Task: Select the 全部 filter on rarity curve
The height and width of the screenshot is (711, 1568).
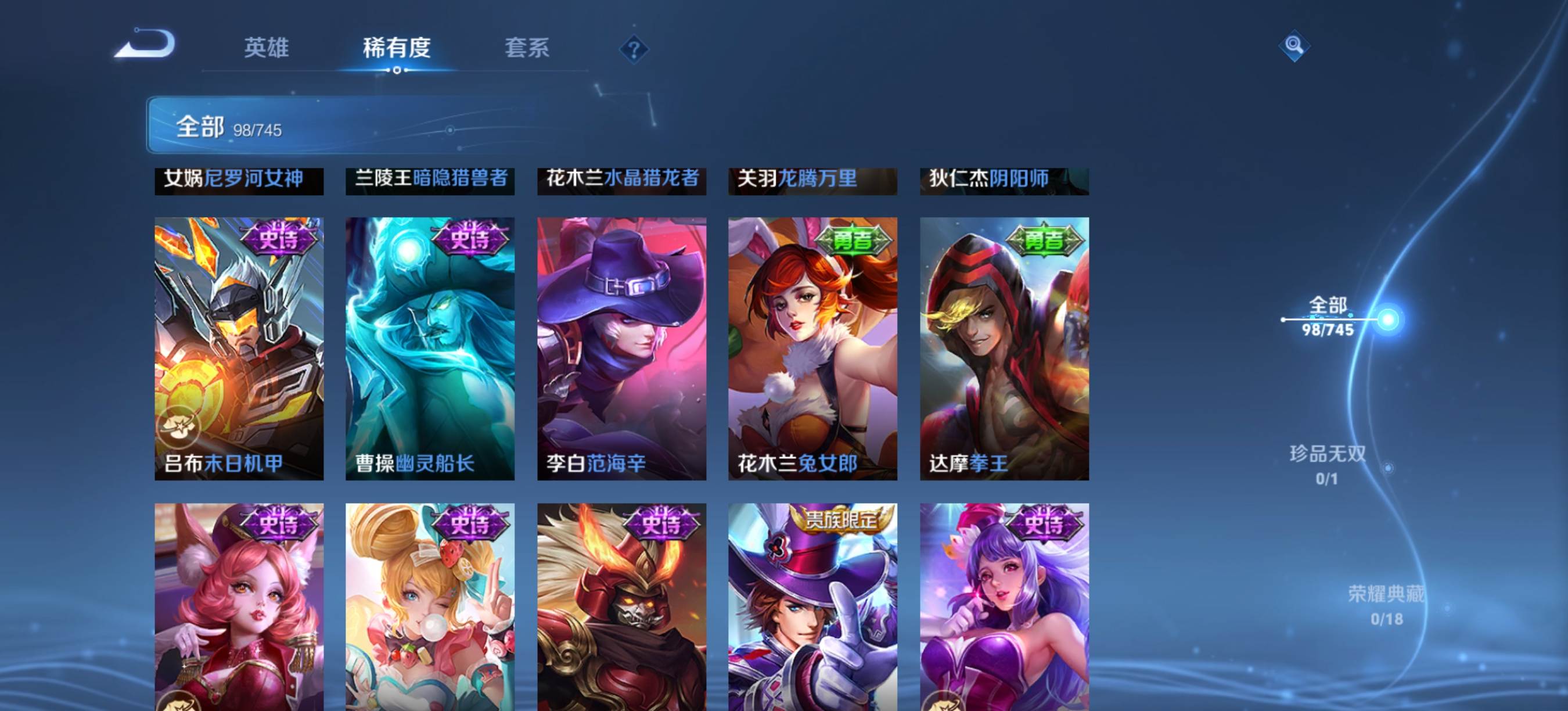Action: tap(1328, 317)
